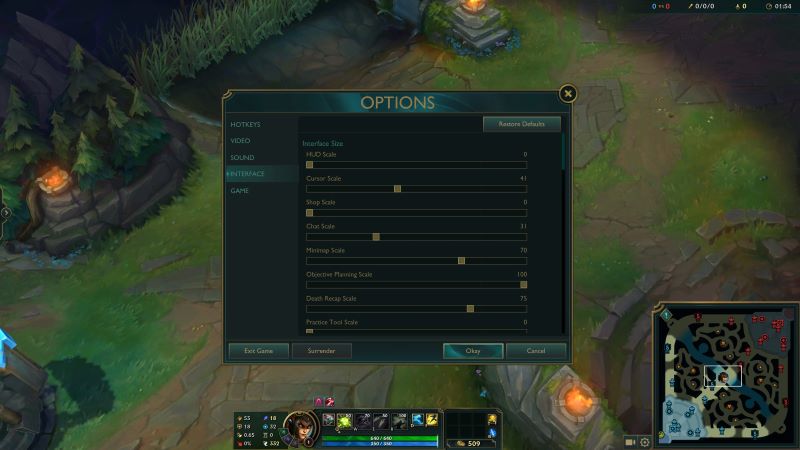The image size is (800, 450).
Task: Open the Hotkeys settings section
Action: tap(245, 124)
